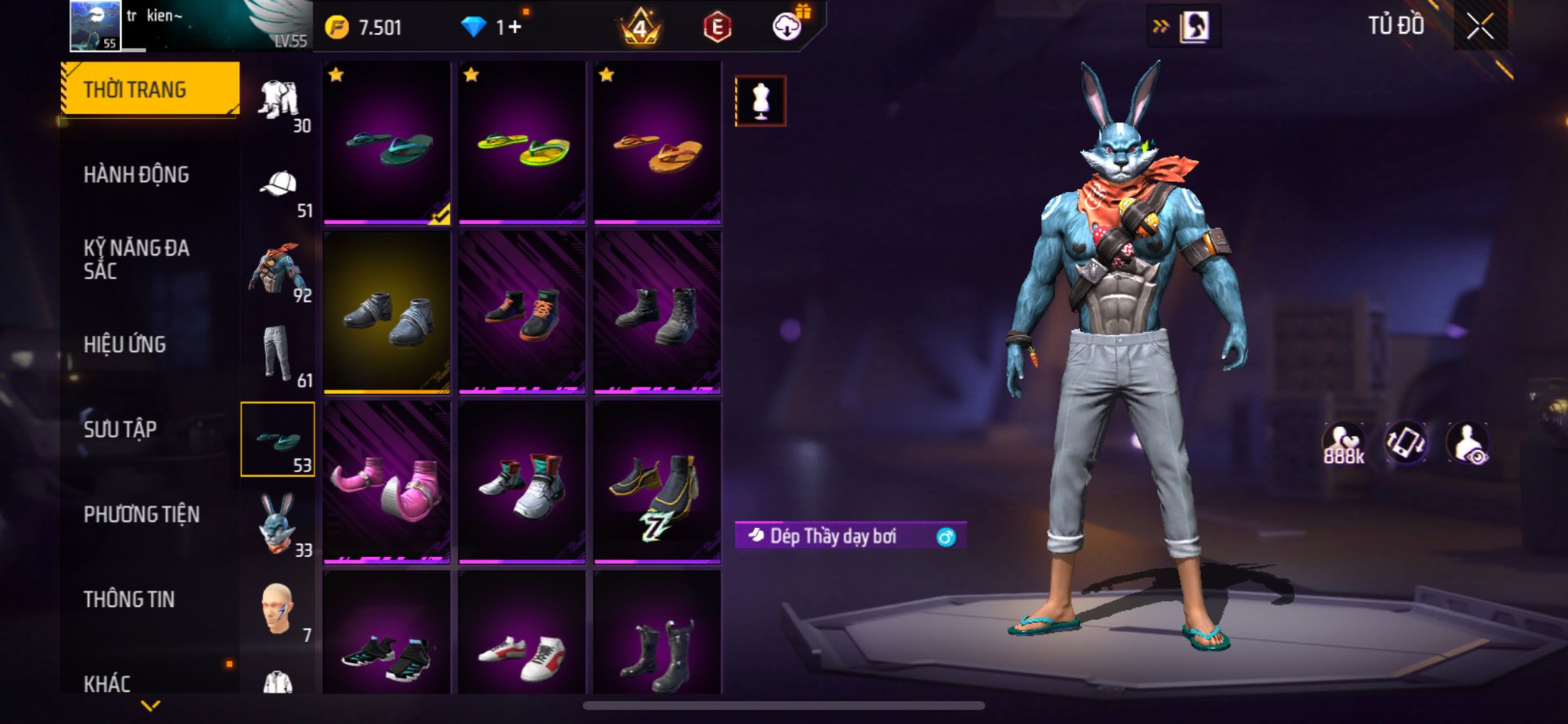
Task: Select the Hiệu Ứng menu entry
Action: pos(125,344)
